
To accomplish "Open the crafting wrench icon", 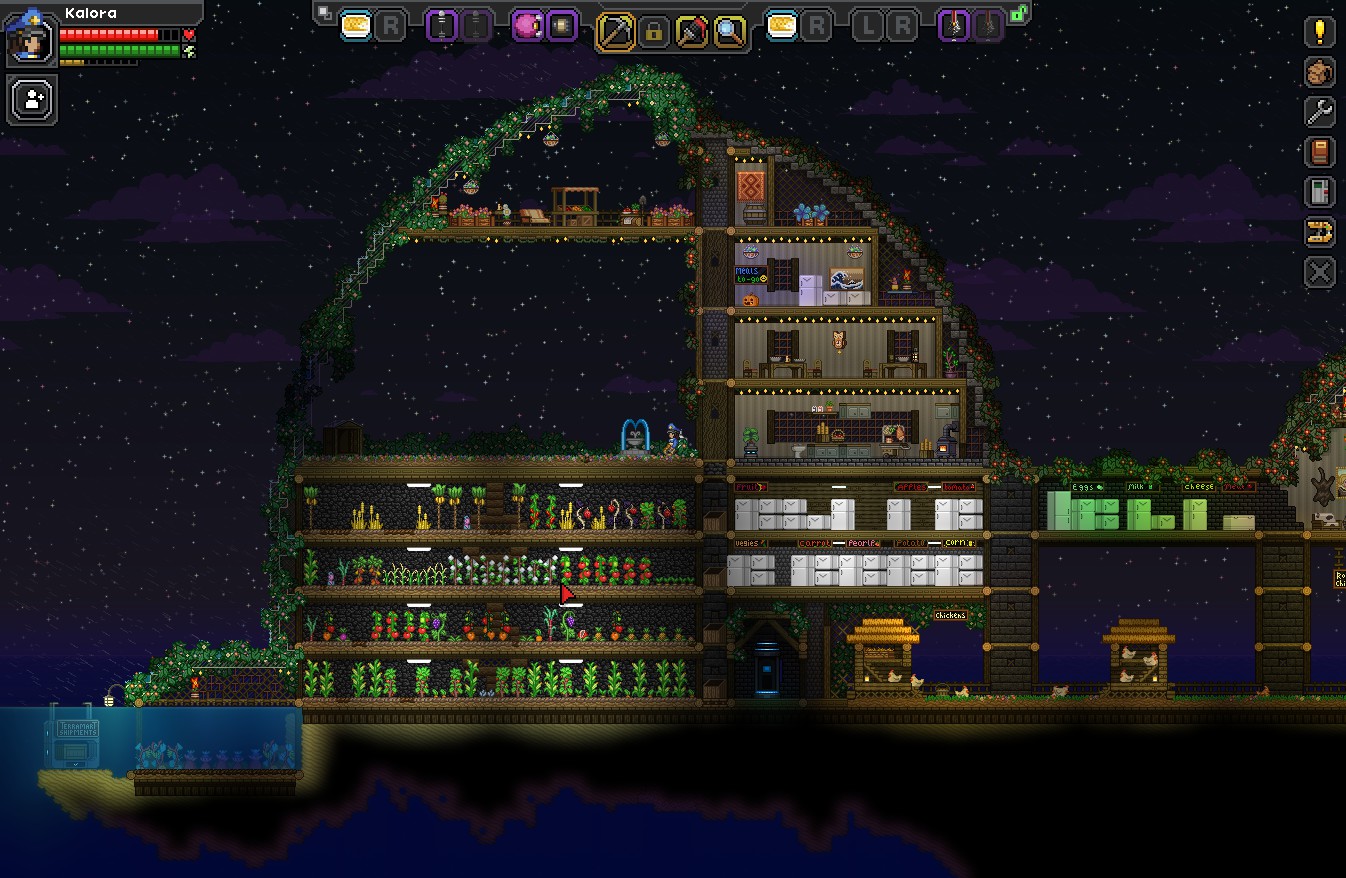I will point(1320,112).
